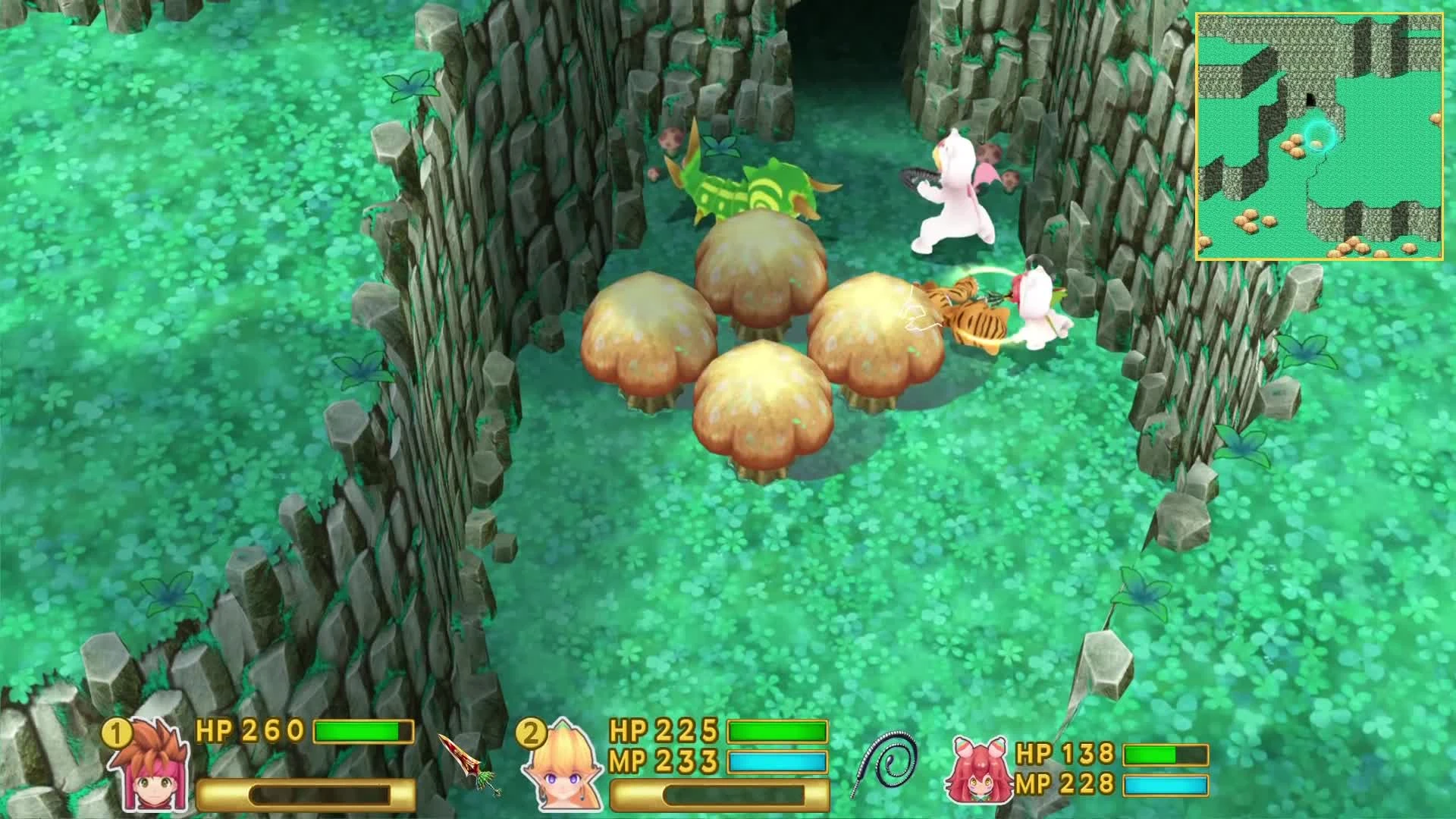This screenshot has height=819, width=1456.
Task: Click the player 2 number badge
Action: 532,733
